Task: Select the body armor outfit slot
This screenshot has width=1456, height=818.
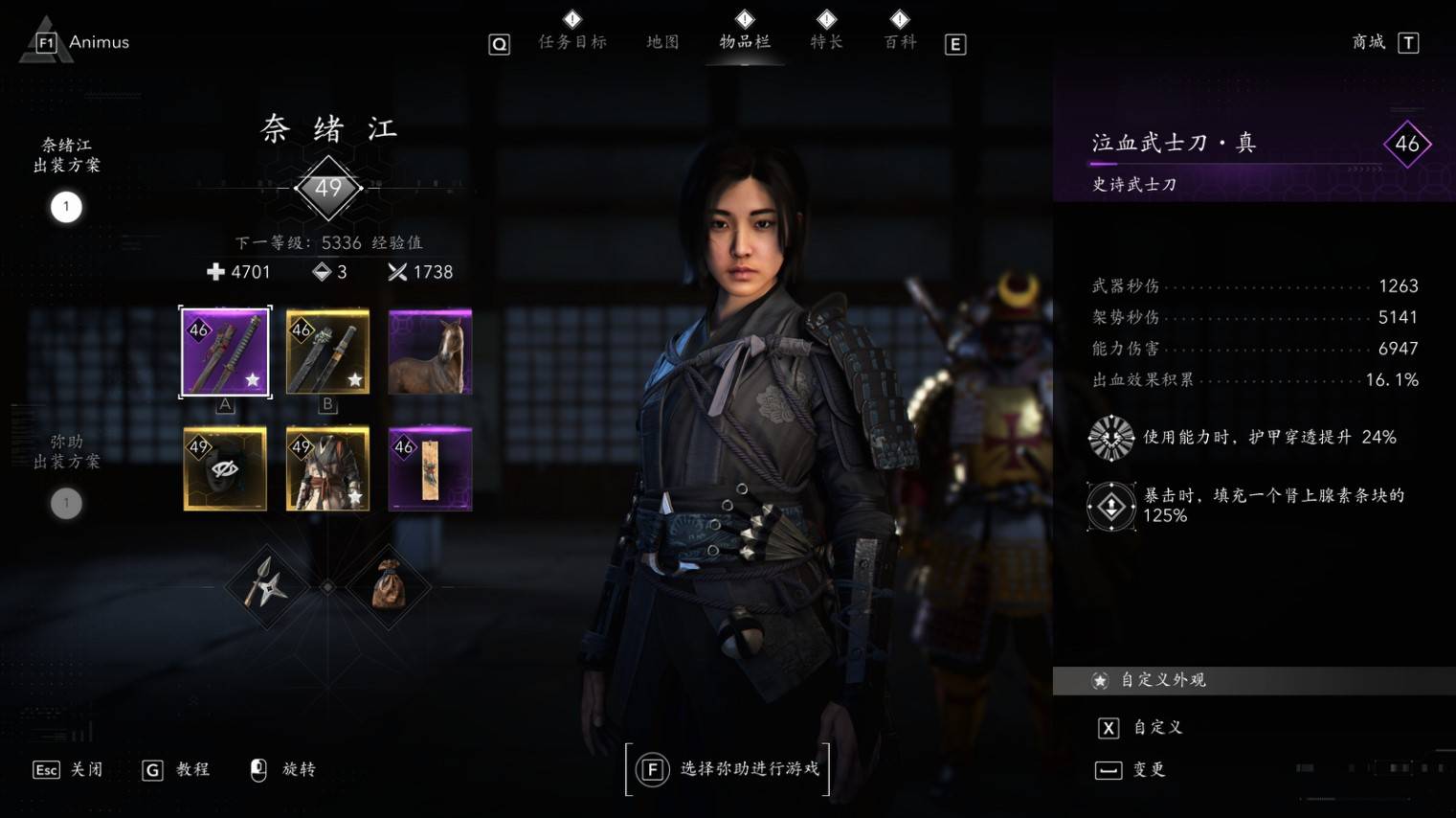Action: (327, 468)
